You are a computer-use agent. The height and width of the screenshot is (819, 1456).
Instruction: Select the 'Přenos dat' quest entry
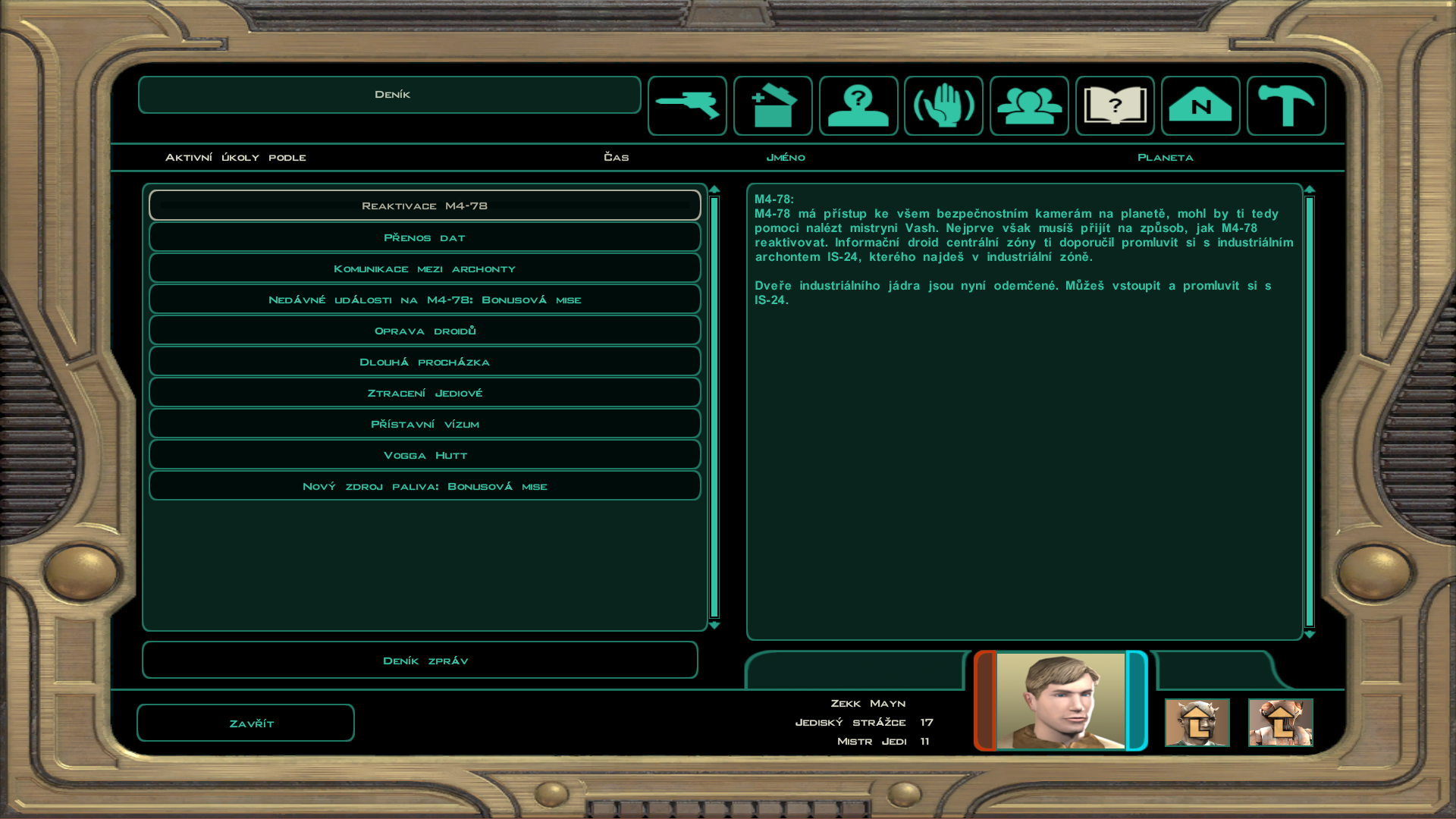coord(425,237)
